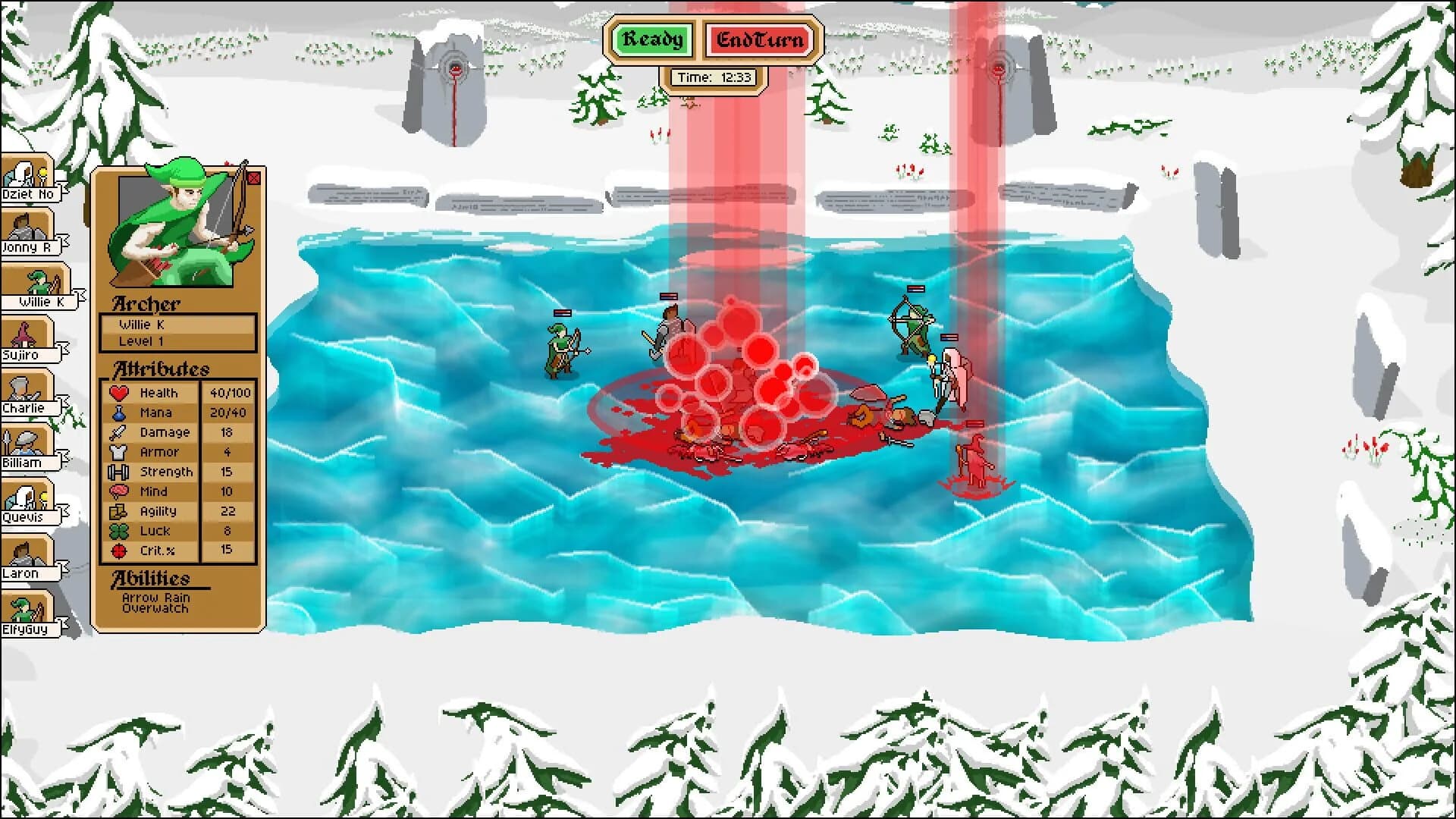Click the Mana potion icon
1456x819 pixels.
(x=120, y=413)
